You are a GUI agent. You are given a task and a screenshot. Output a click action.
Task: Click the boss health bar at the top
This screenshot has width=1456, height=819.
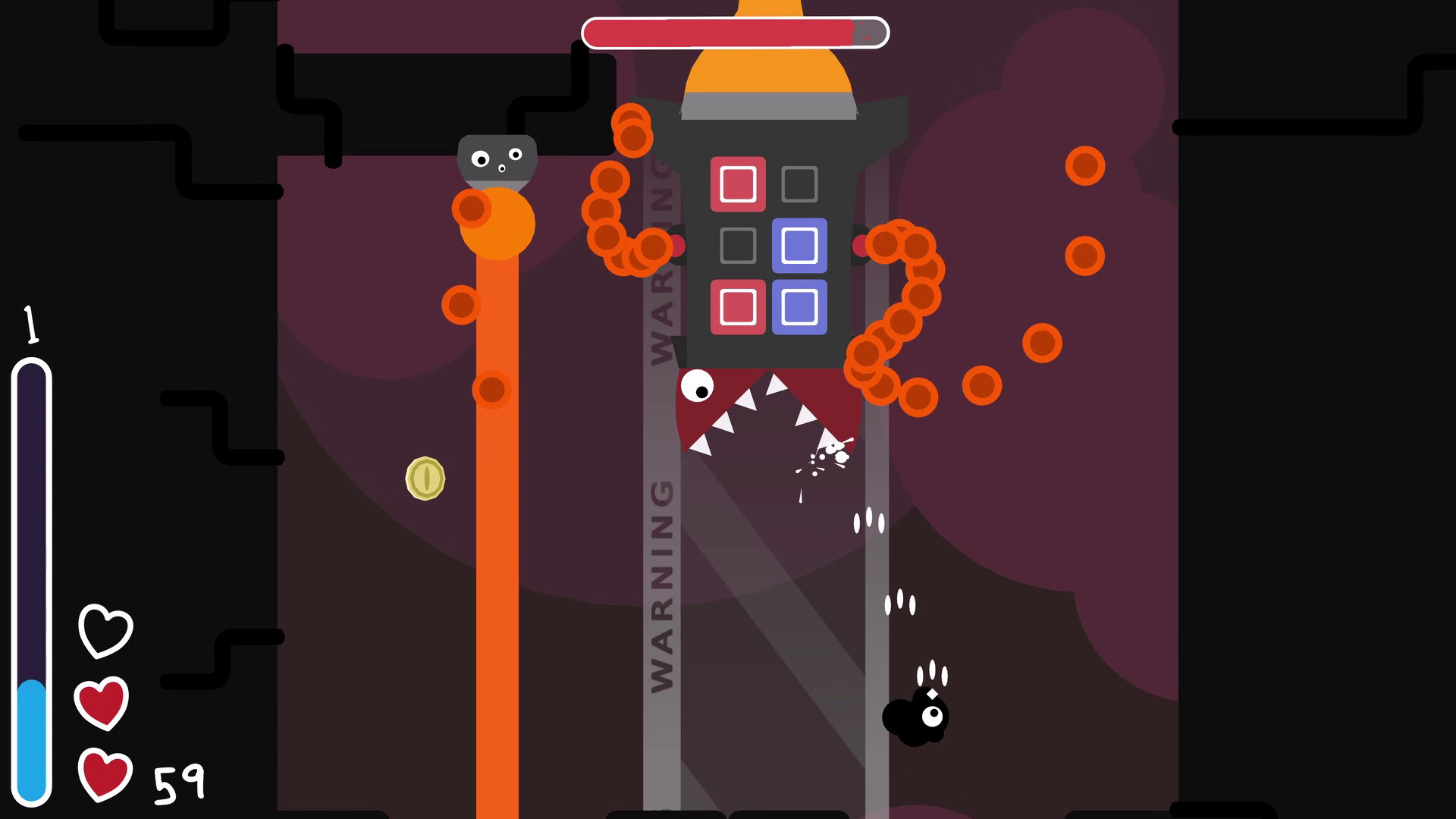732,32
